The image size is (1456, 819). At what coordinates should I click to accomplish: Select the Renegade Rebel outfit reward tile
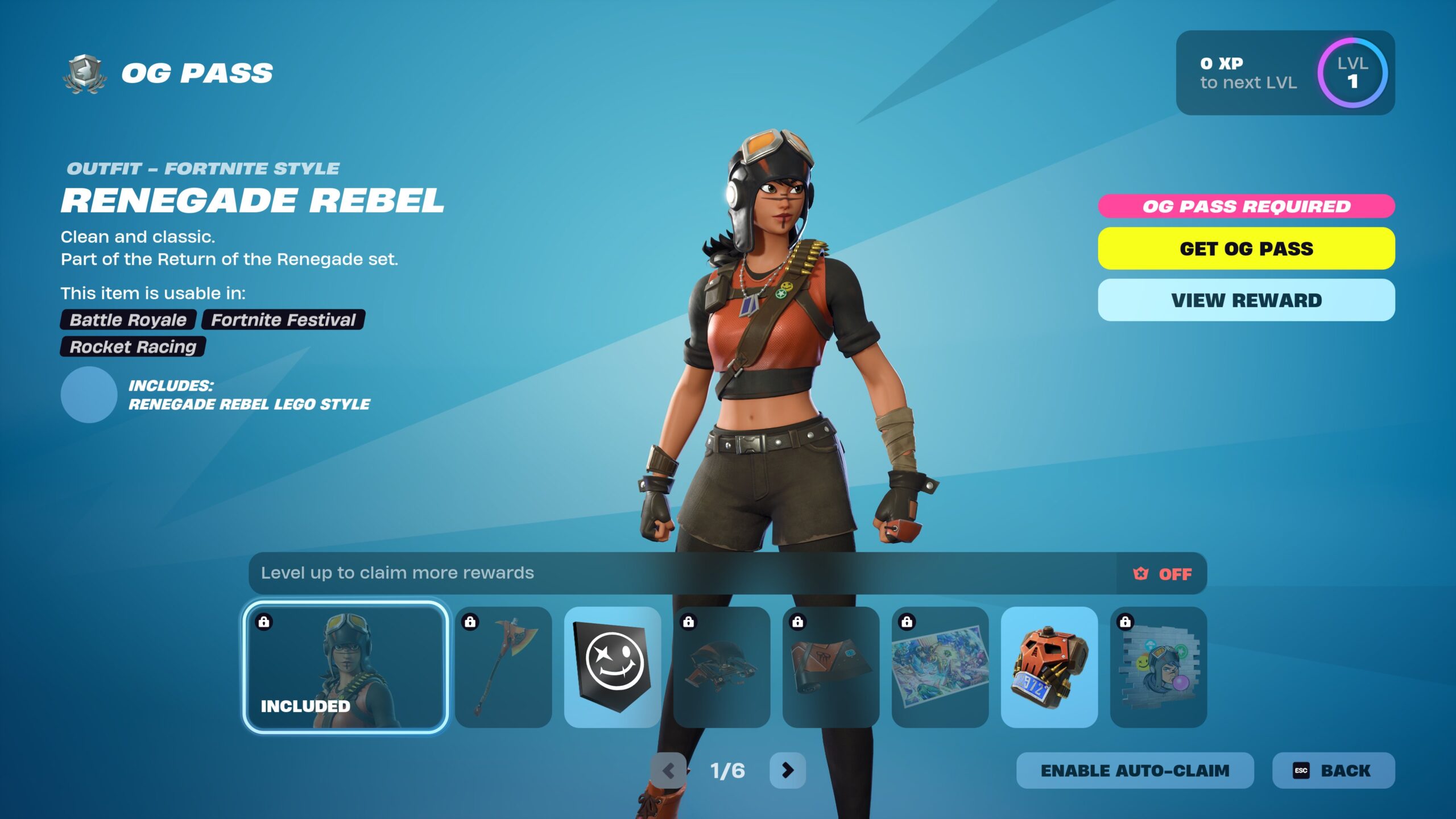tap(345, 667)
